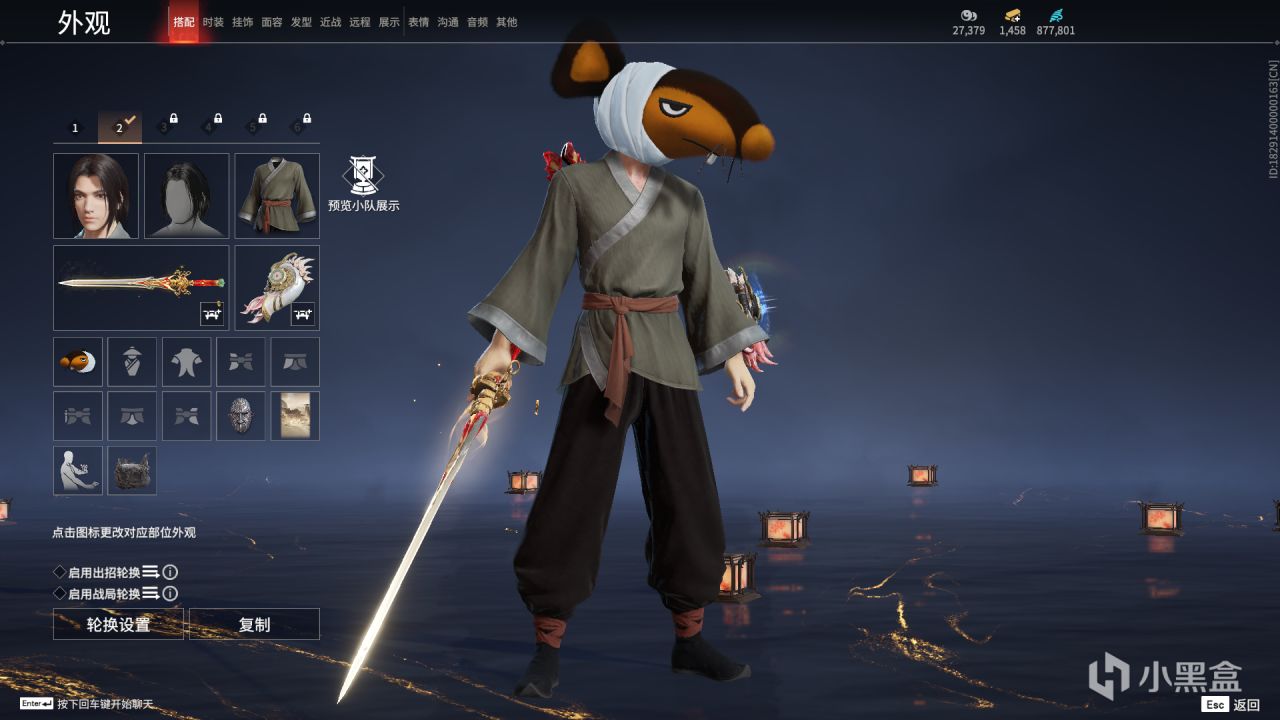The image size is (1280, 720).
Task: Choose the hairstyle slot
Action: [x=187, y=196]
